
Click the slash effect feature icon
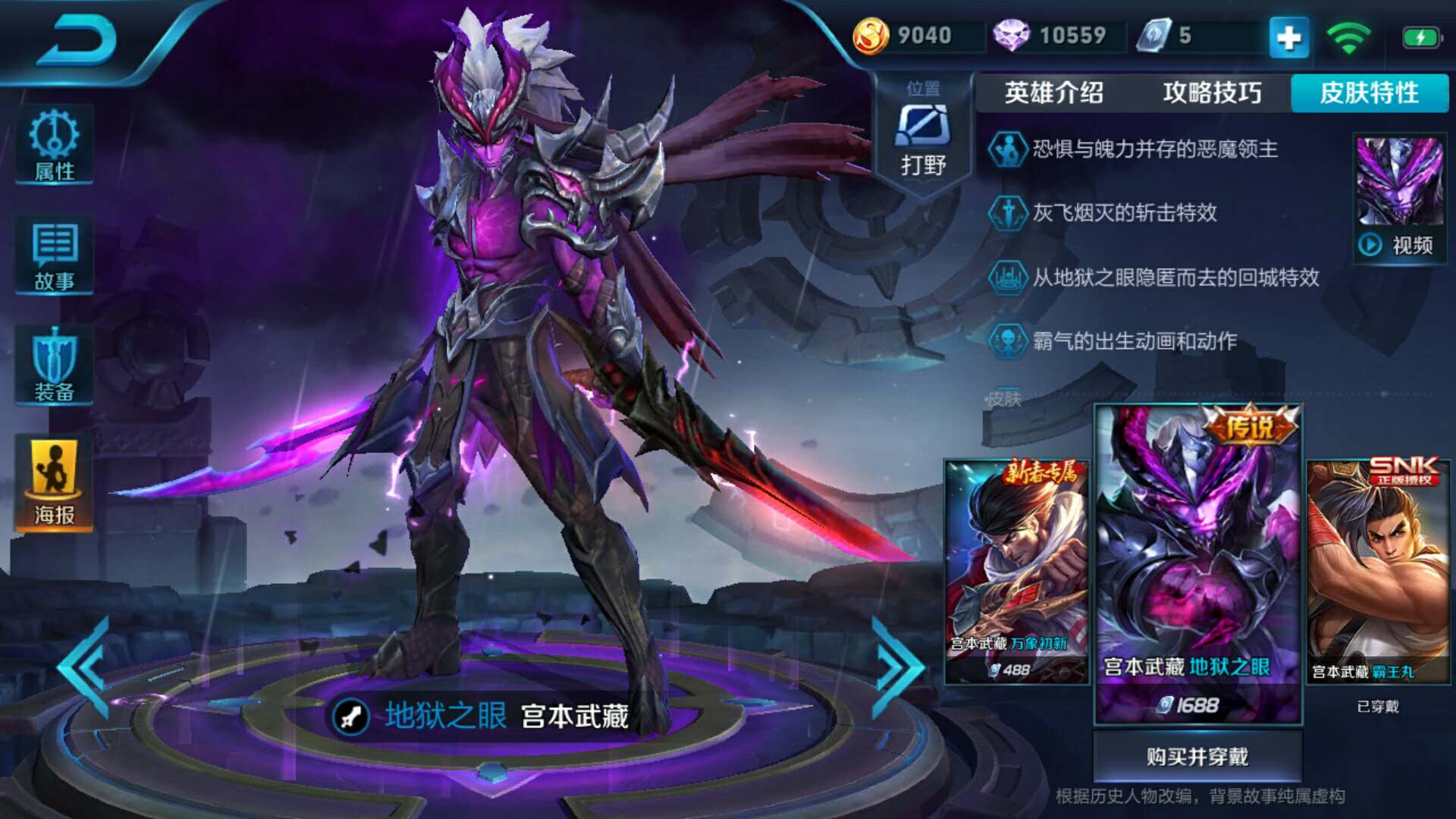1010,215
